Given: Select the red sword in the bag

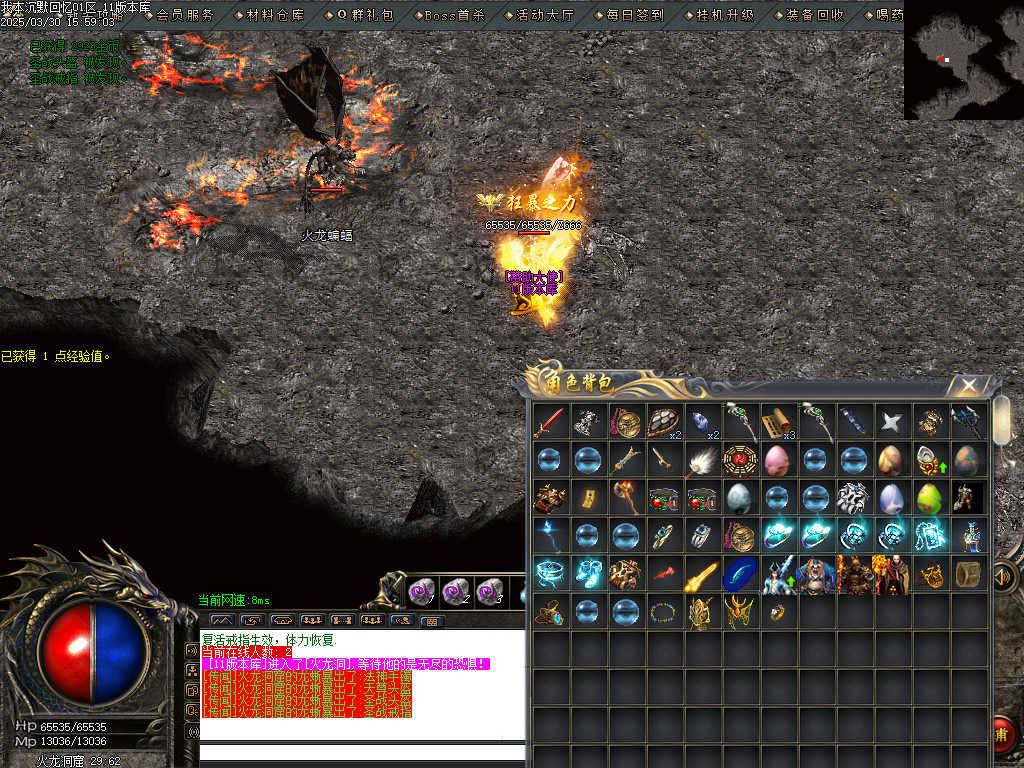Looking at the screenshot, I should 549,423.
